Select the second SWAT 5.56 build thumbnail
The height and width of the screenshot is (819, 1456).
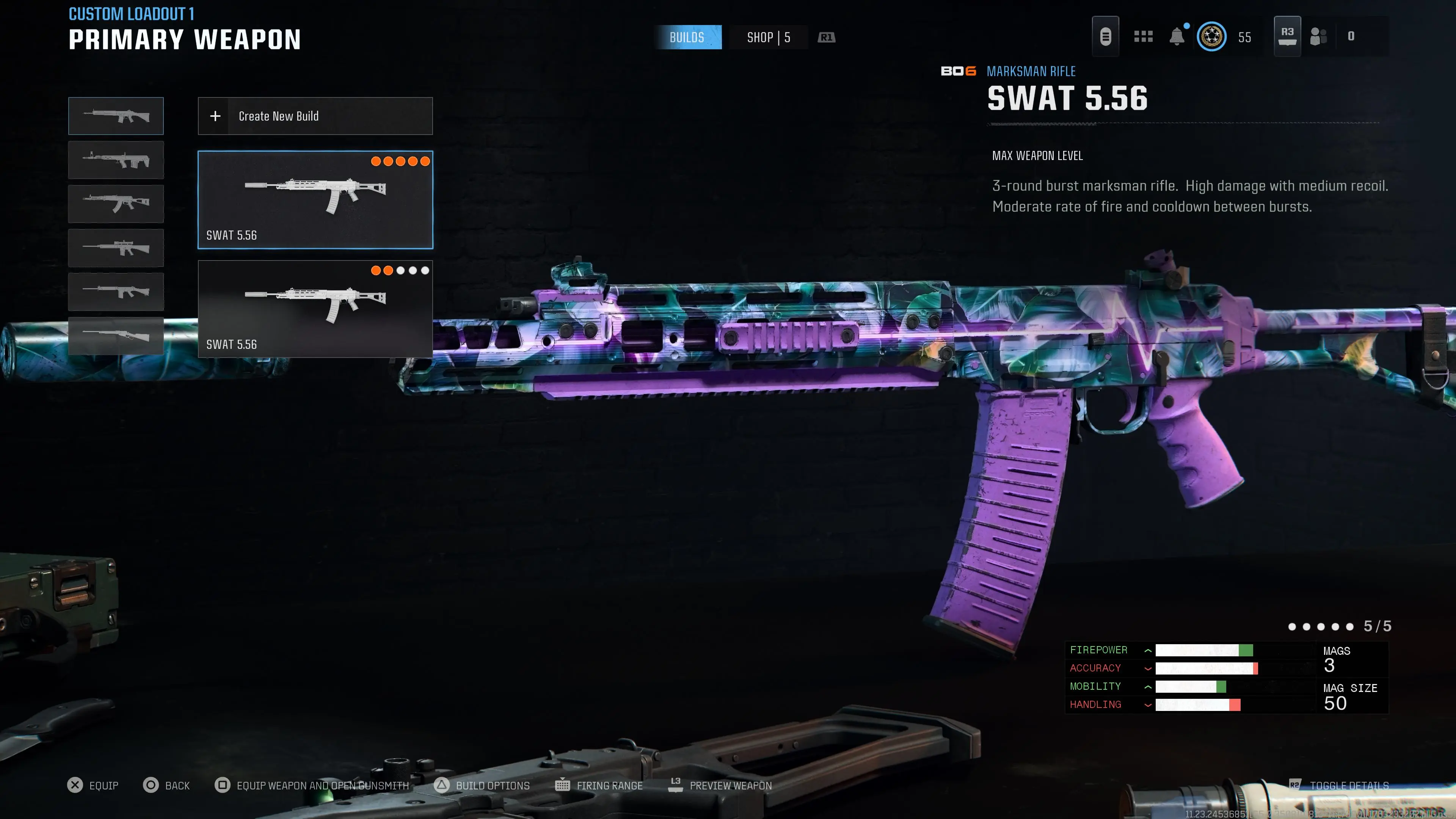pyautogui.click(x=315, y=308)
